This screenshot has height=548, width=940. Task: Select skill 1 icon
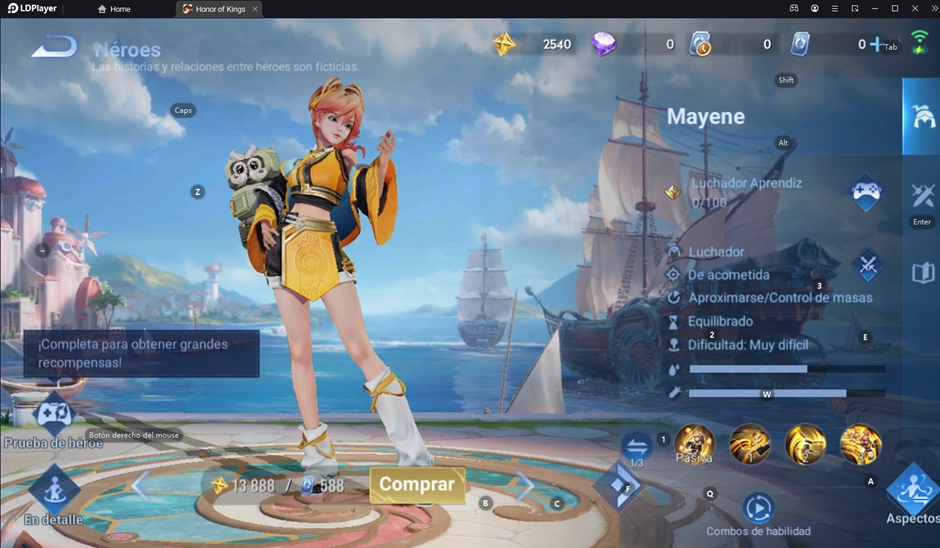750,444
